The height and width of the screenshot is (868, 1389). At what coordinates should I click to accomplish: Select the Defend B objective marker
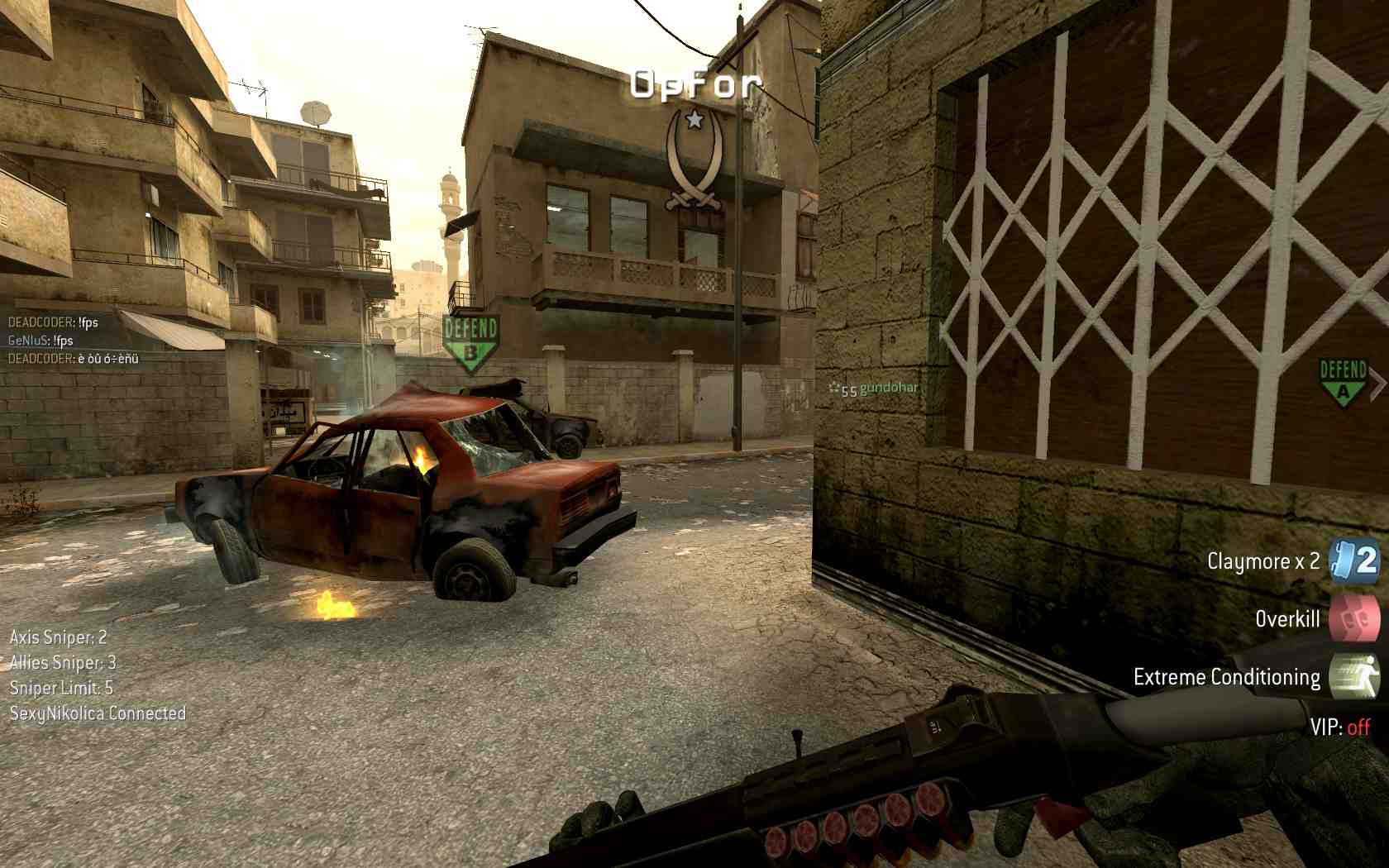pyautogui.click(x=470, y=342)
